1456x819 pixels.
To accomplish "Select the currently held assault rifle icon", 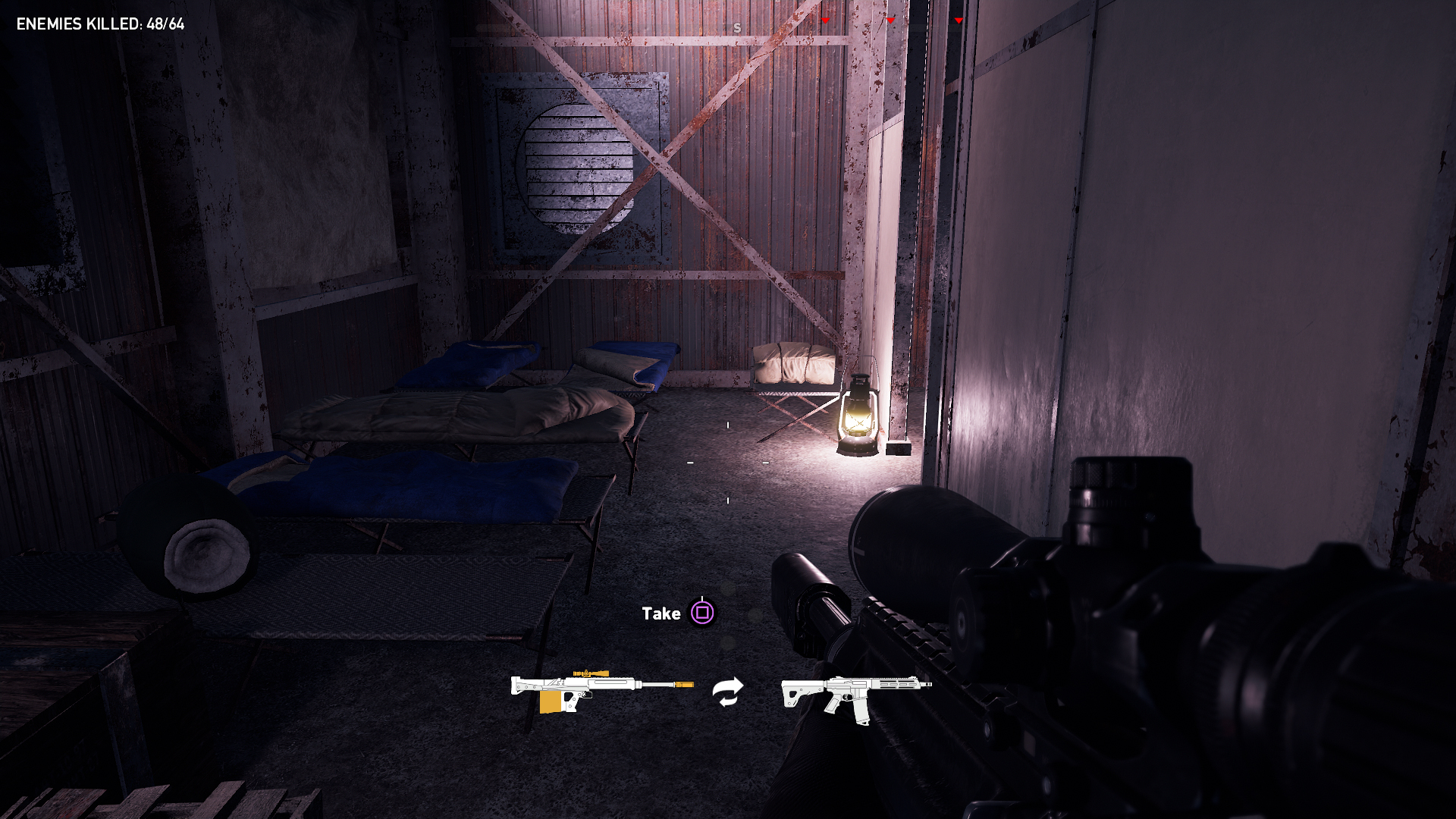I will [855, 695].
